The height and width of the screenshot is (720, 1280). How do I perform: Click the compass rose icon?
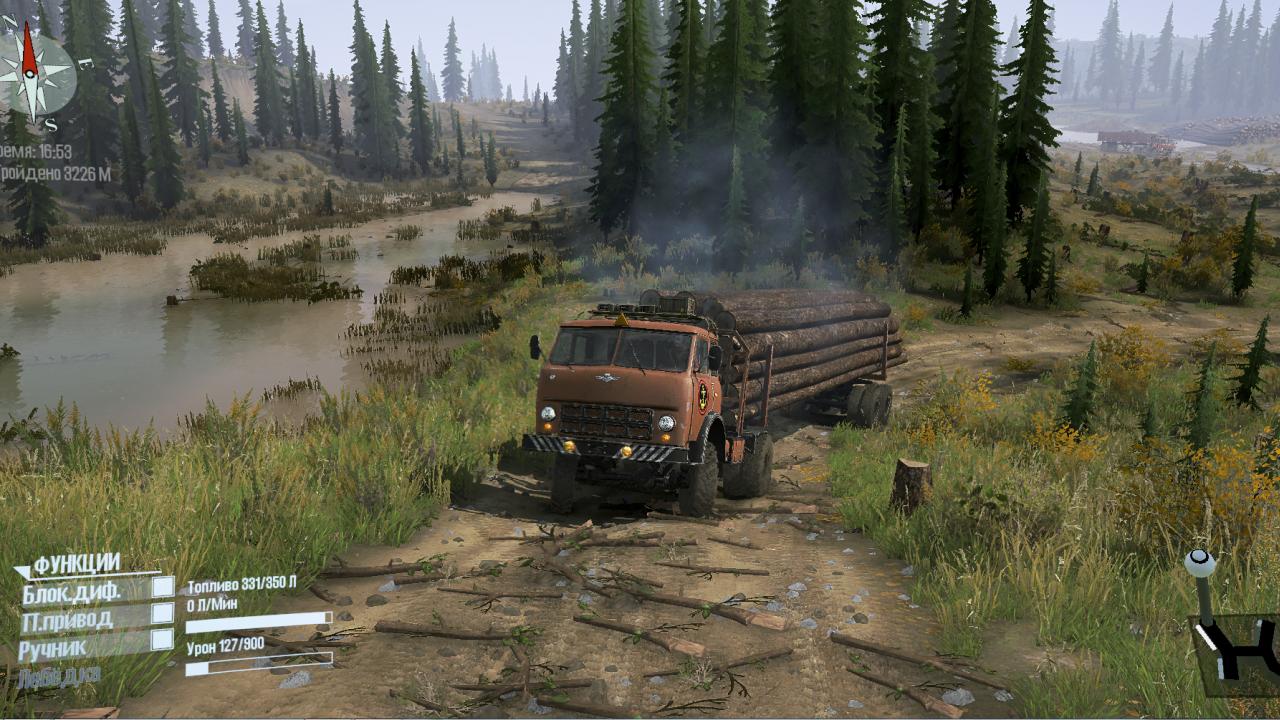(x=35, y=70)
